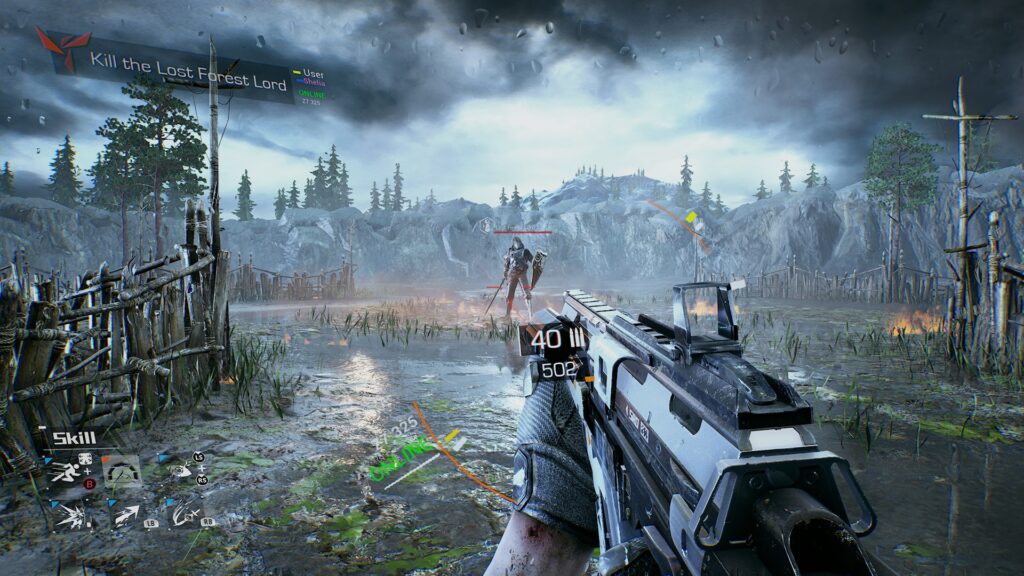Use the bullet dash skill icon
1024x576 pixels.
[181, 470]
